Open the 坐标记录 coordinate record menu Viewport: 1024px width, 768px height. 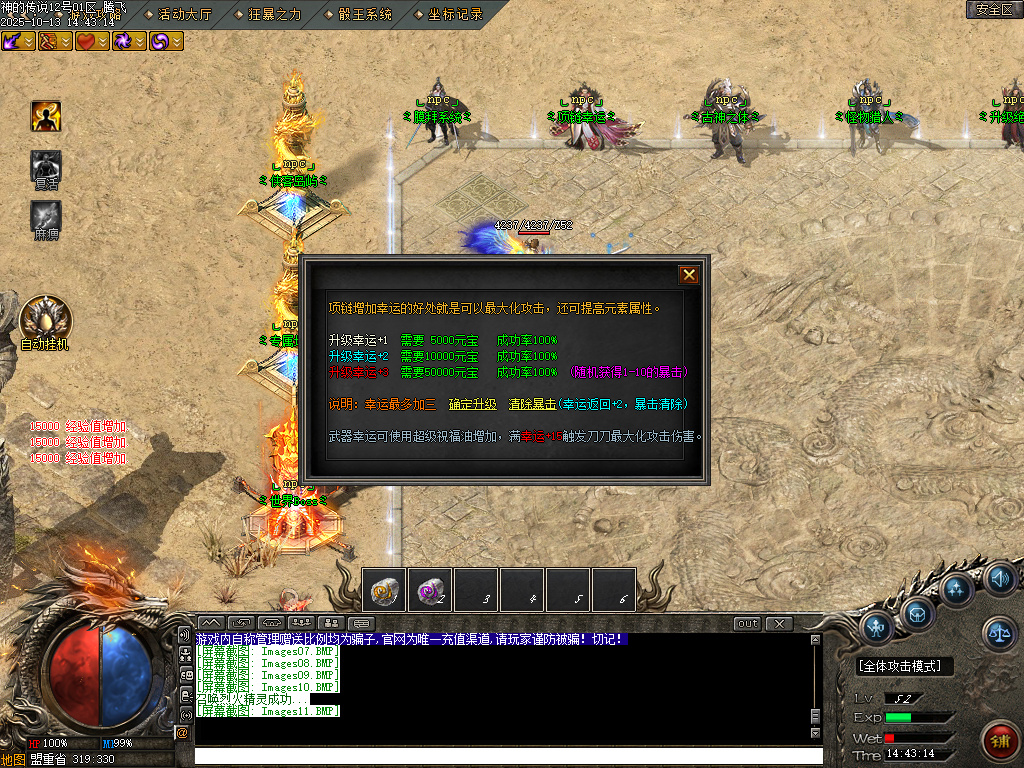448,14
